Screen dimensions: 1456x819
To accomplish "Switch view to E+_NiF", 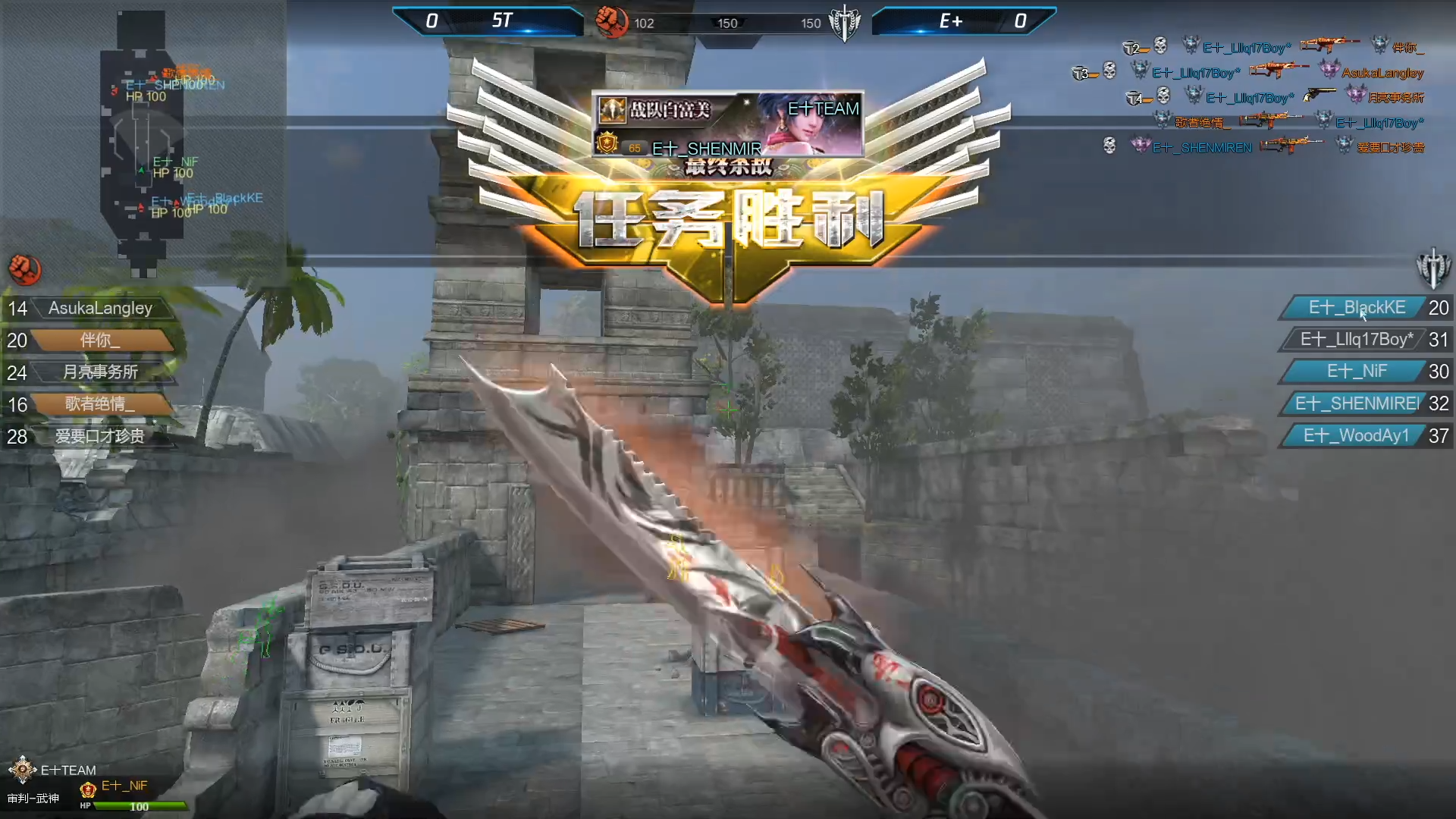I will click(1357, 372).
